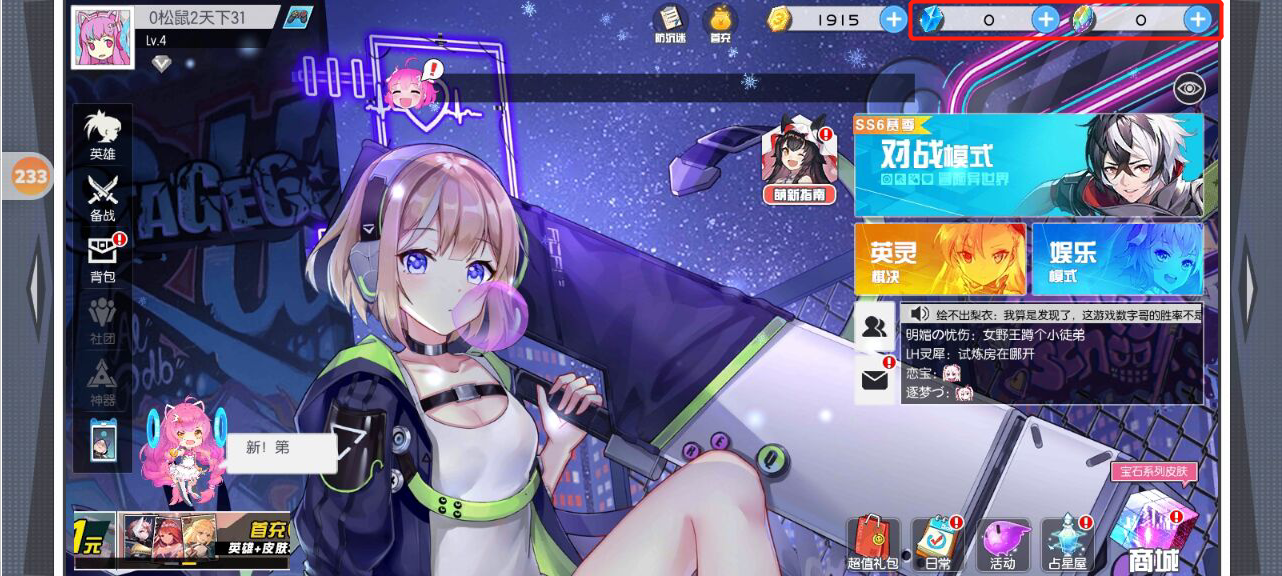Click the pink-haired player avatar
The width and height of the screenshot is (1282, 576).
(x=102, y=38)
